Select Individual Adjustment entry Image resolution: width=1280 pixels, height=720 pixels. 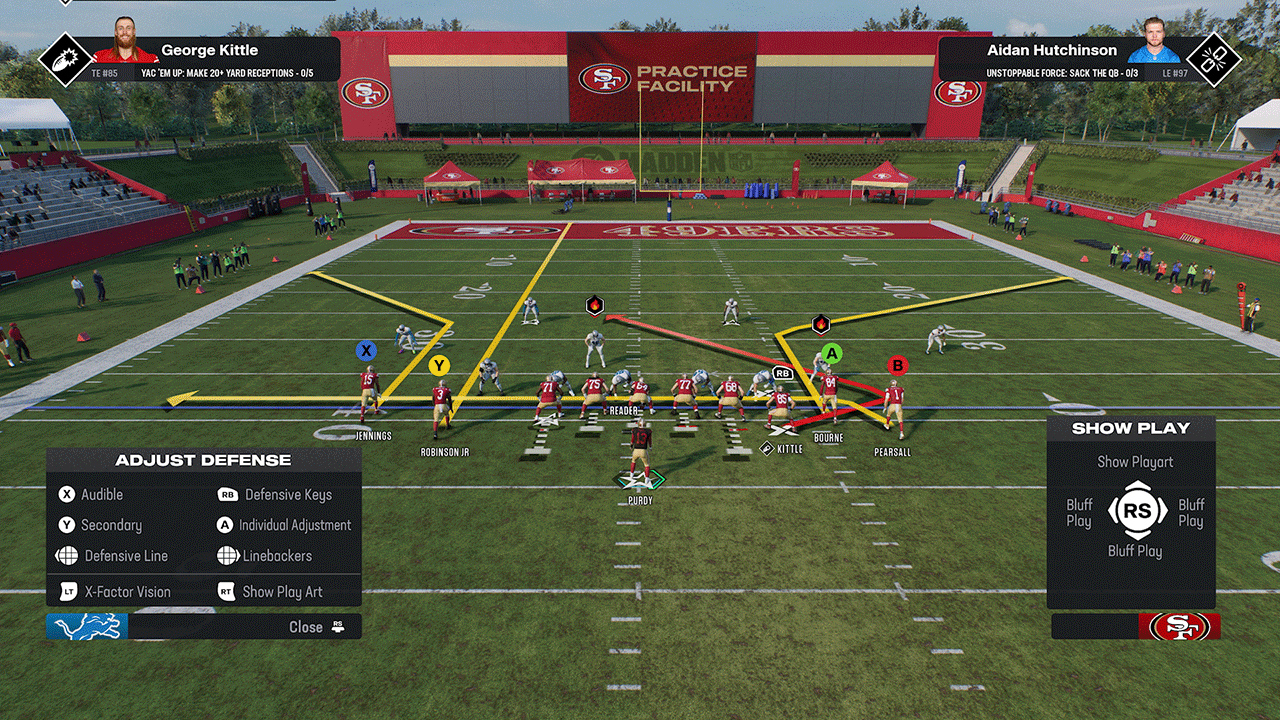tap(294, 525)
